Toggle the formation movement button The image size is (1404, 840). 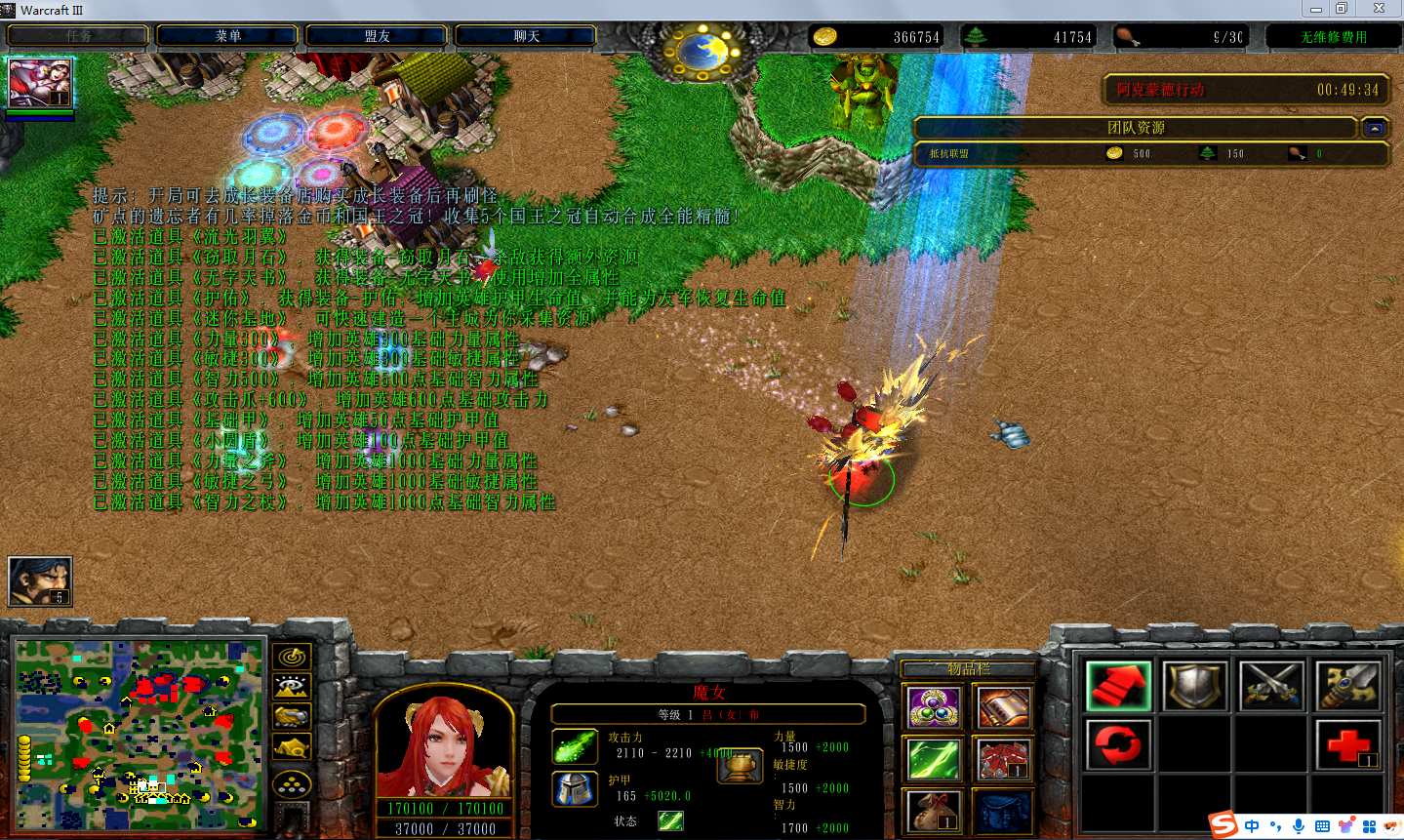click(x=292, y=783)
